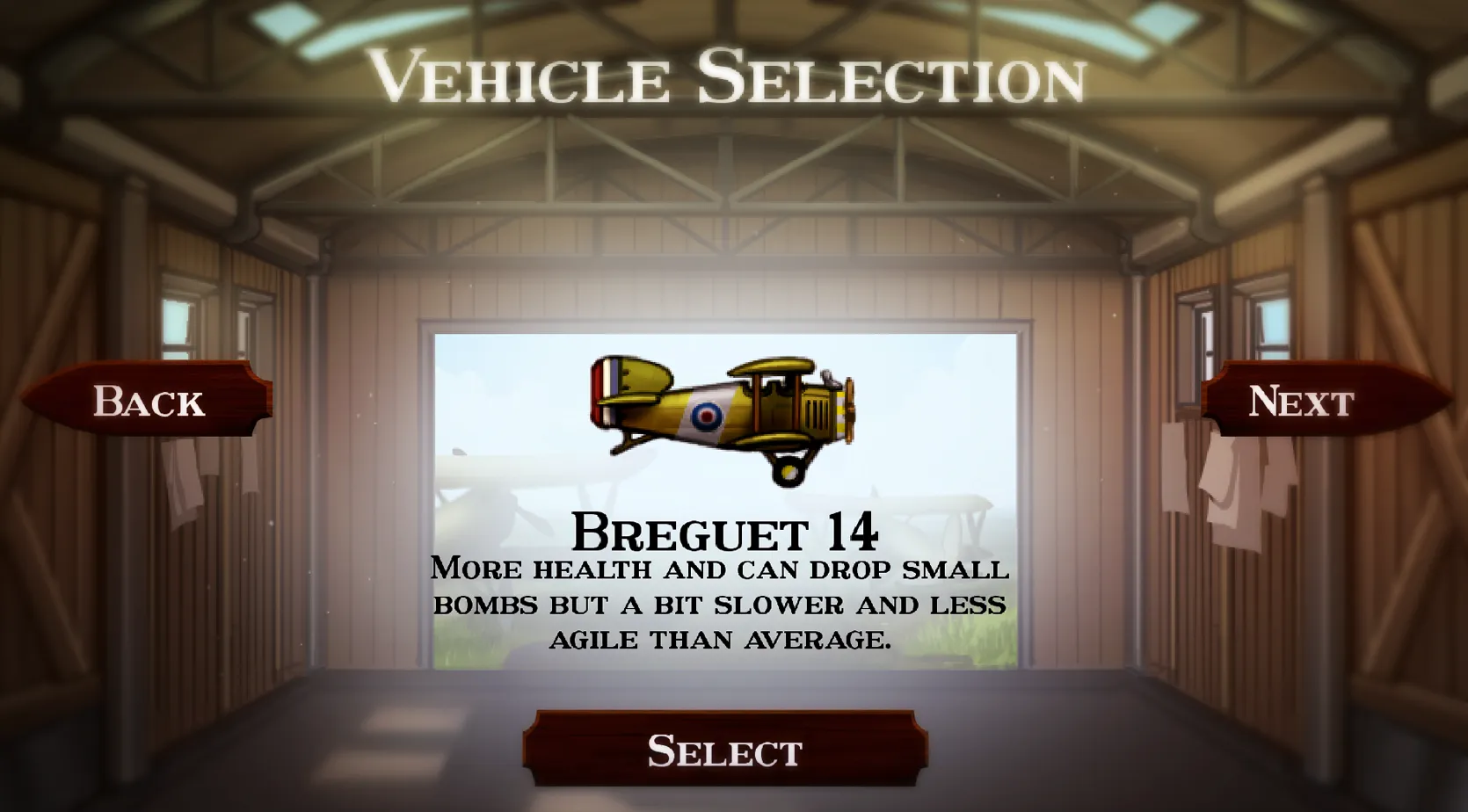This screenshot has width=1468, height=812.
Task: Click the roundel insignia on the fuselage
Action: tap(707, 415)
